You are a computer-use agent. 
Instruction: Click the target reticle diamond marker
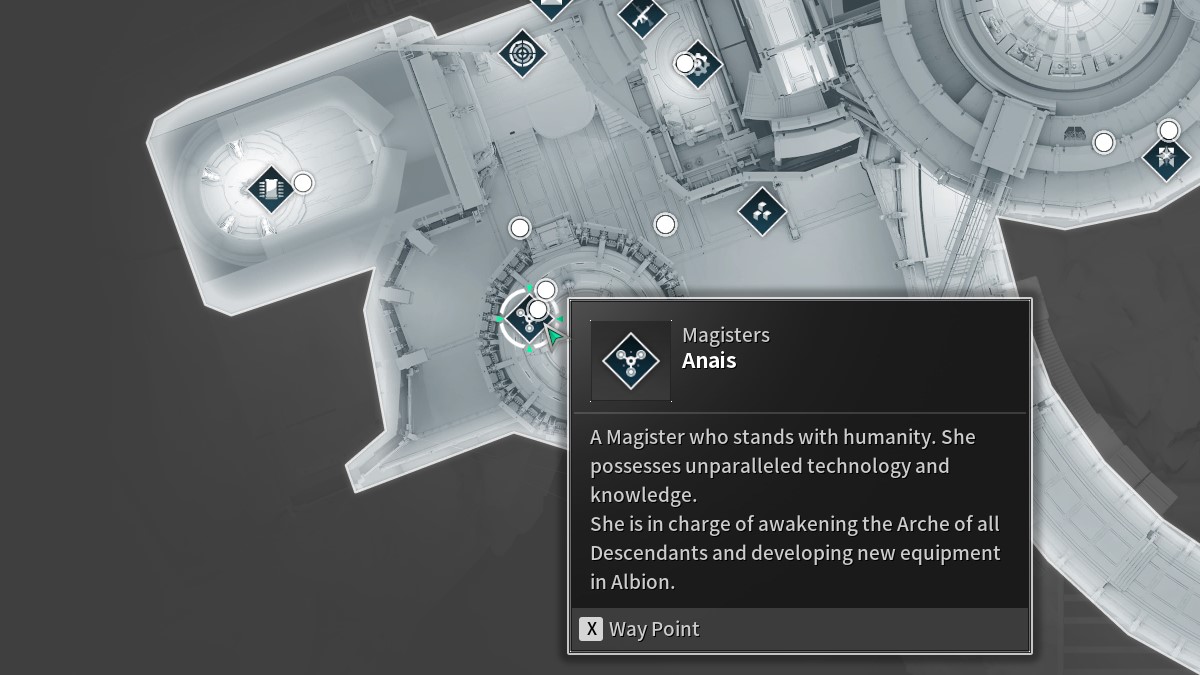[x=522, y=52]
